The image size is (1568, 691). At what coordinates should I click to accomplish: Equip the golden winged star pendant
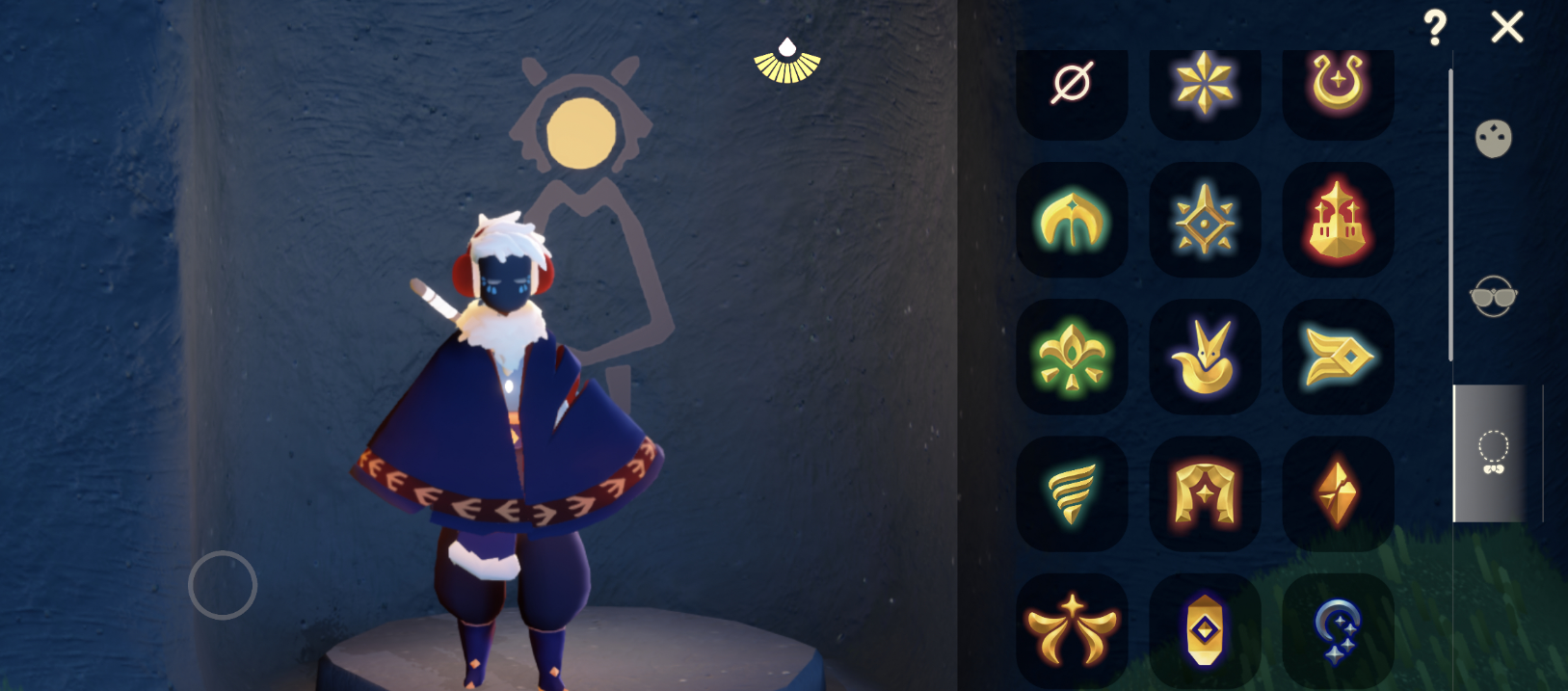click(1072, 630)
